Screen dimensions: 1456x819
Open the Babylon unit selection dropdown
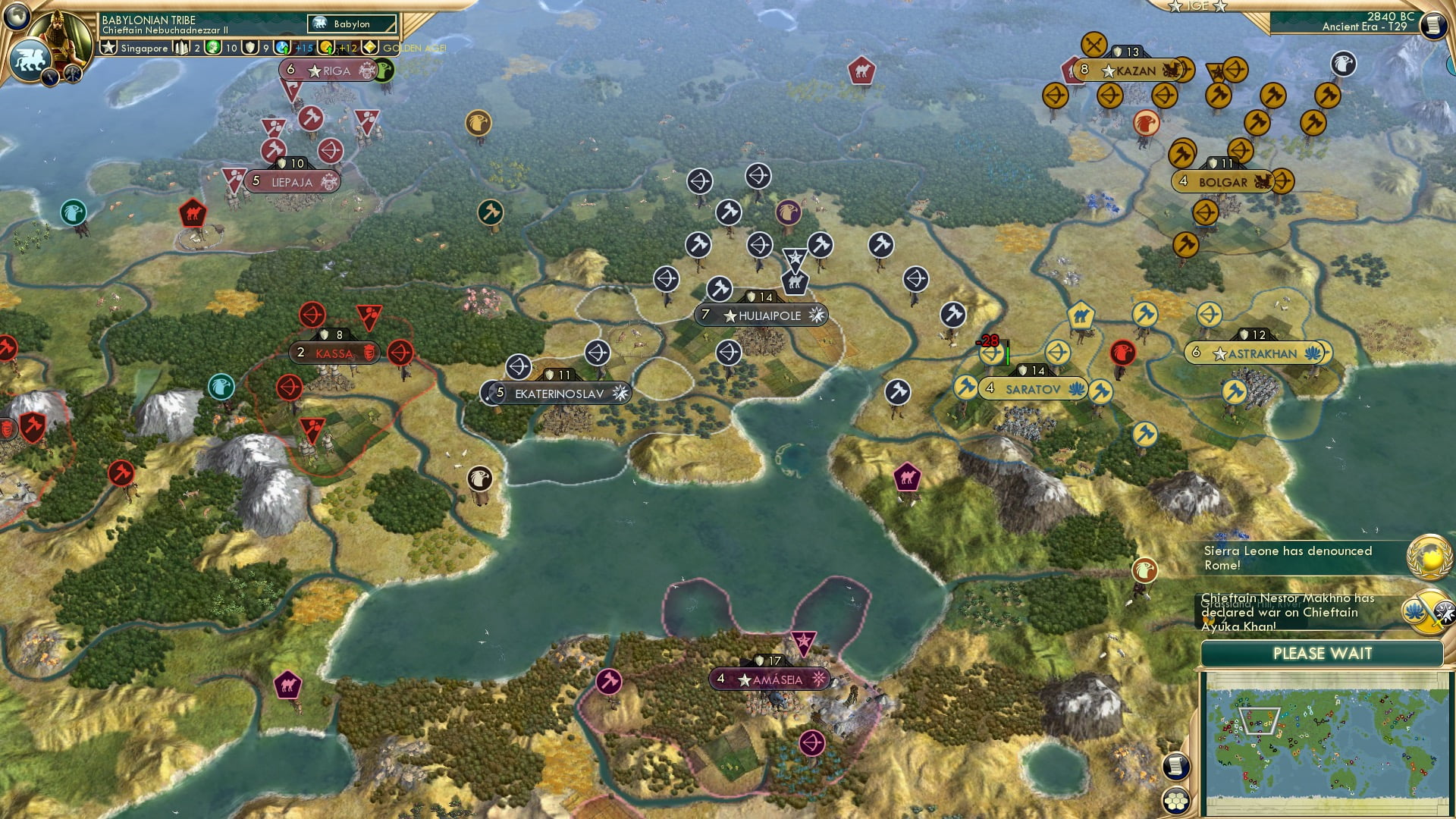[350, 24]
